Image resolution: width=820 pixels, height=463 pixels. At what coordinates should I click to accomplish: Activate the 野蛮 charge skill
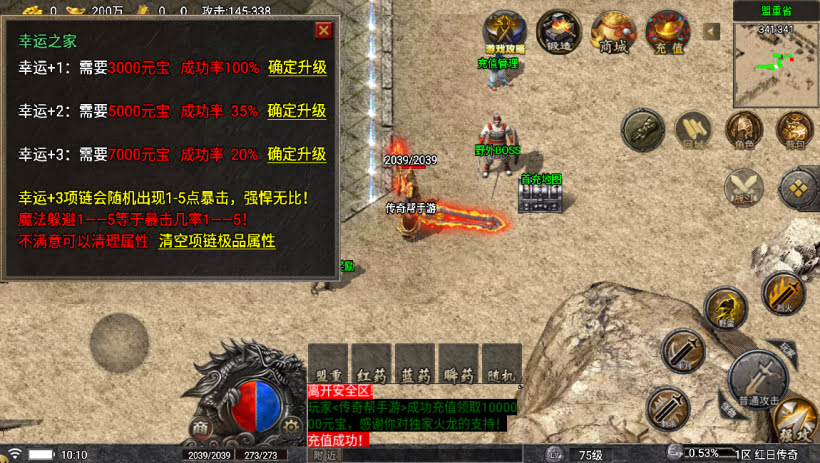click(x=725, y=307)
